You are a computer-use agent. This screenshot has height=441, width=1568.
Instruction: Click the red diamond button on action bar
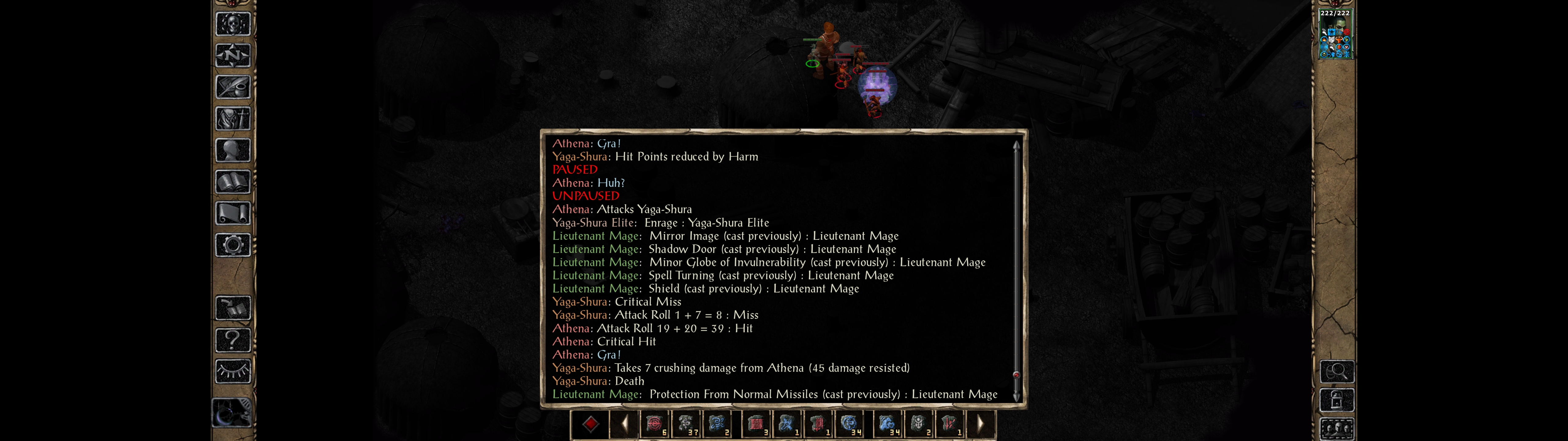(590, 424)
